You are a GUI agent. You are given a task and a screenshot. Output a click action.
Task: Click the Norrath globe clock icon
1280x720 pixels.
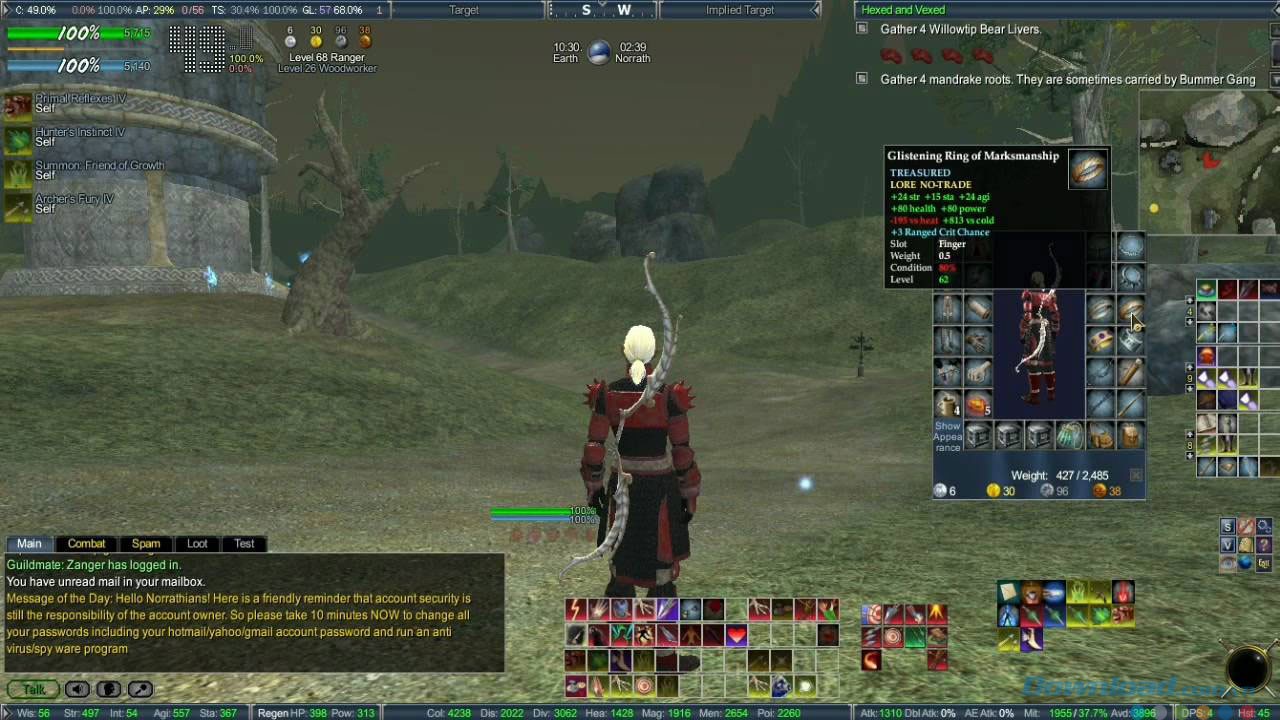599,53
